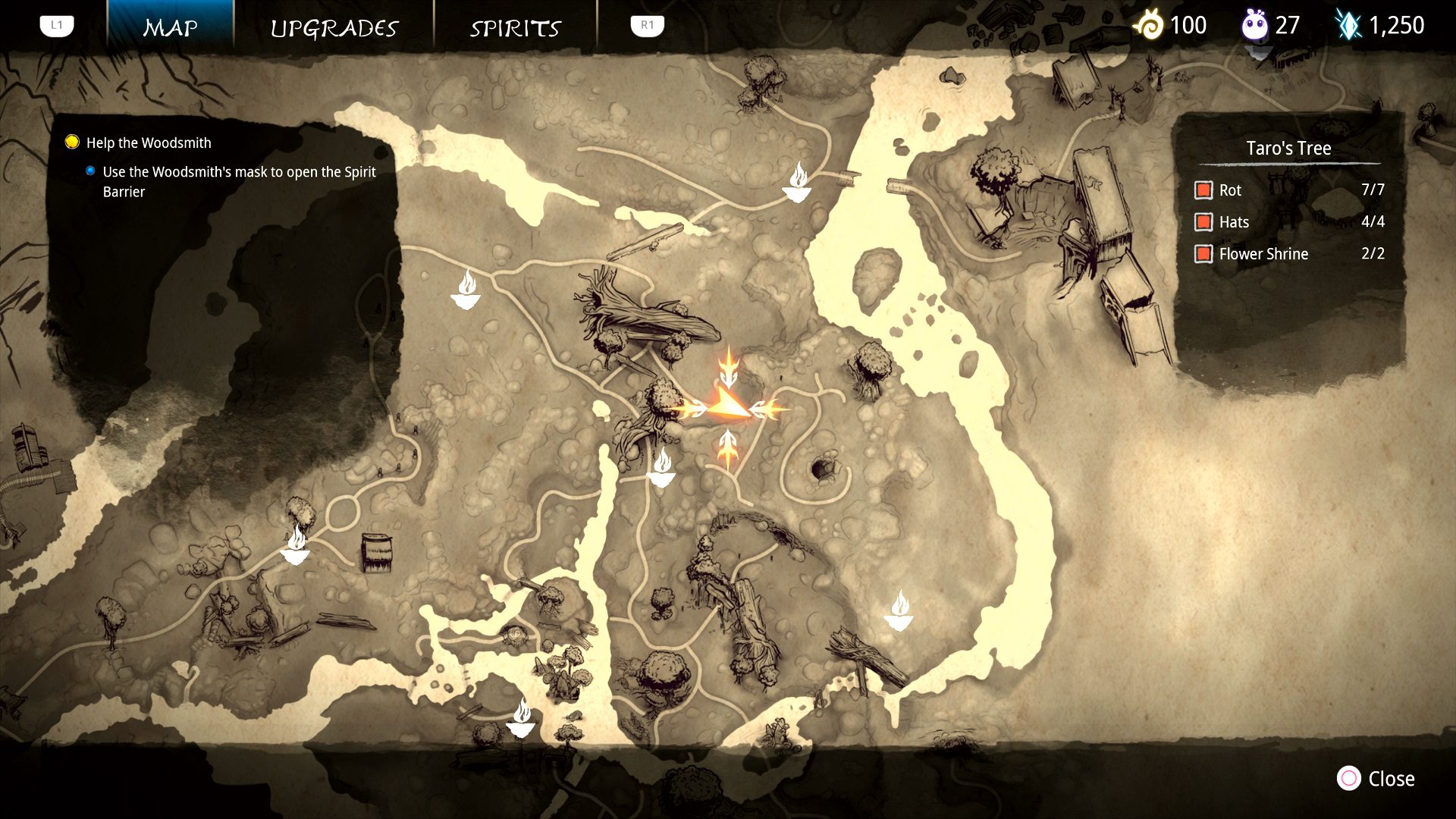
Task: Check the Flower Shrine box in the area panel
Action: tap(1203, 254)
